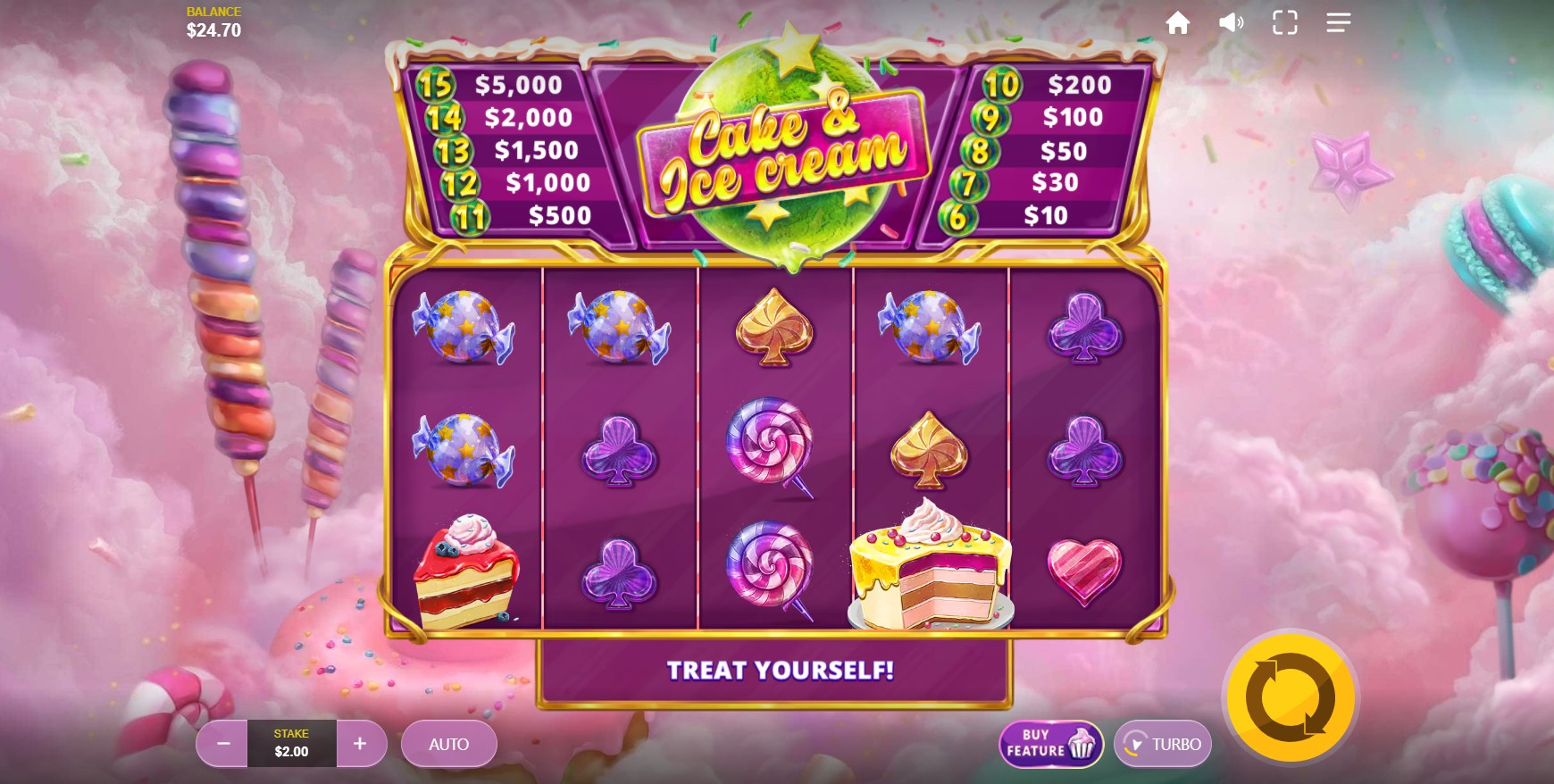The image size is (1554, 784).
Task: Click the lightning icon on Turbo button
Action: click(x=1136, y=743)
